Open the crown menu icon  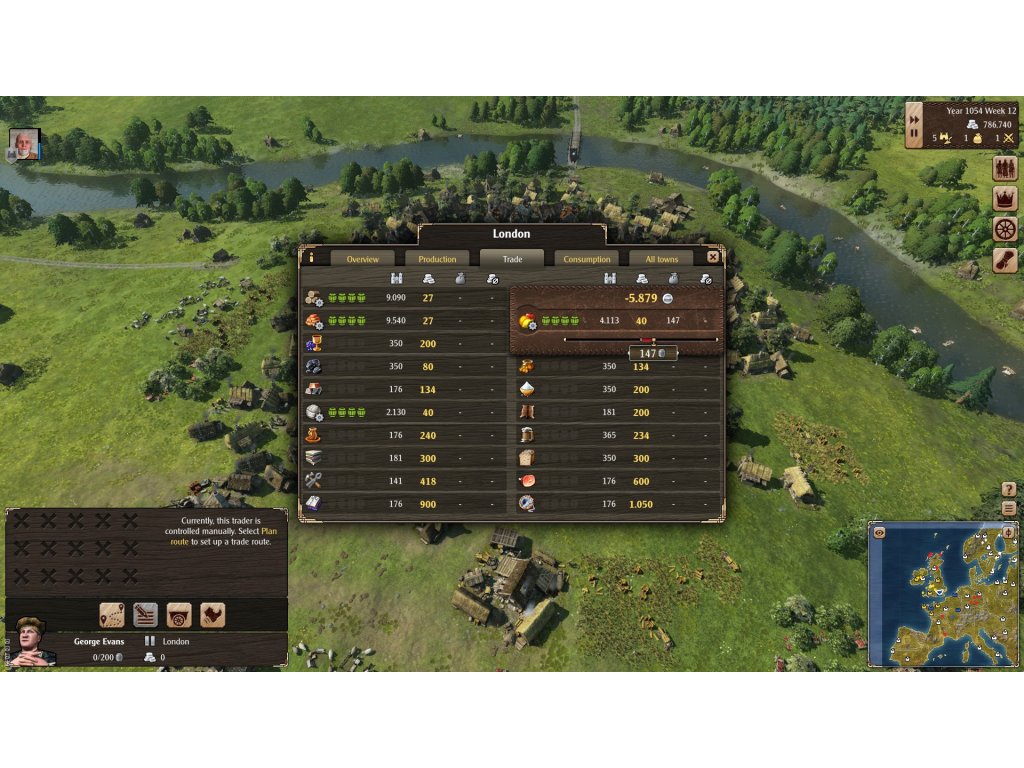coord(1004,199)
